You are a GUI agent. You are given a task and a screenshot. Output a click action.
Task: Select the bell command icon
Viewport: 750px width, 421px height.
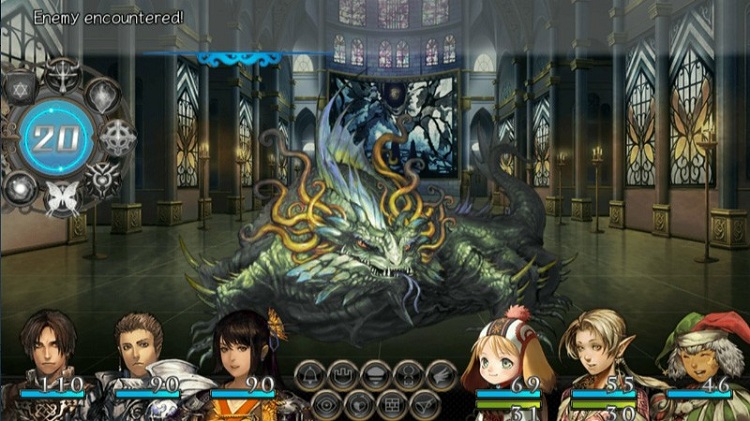[311, 375]
